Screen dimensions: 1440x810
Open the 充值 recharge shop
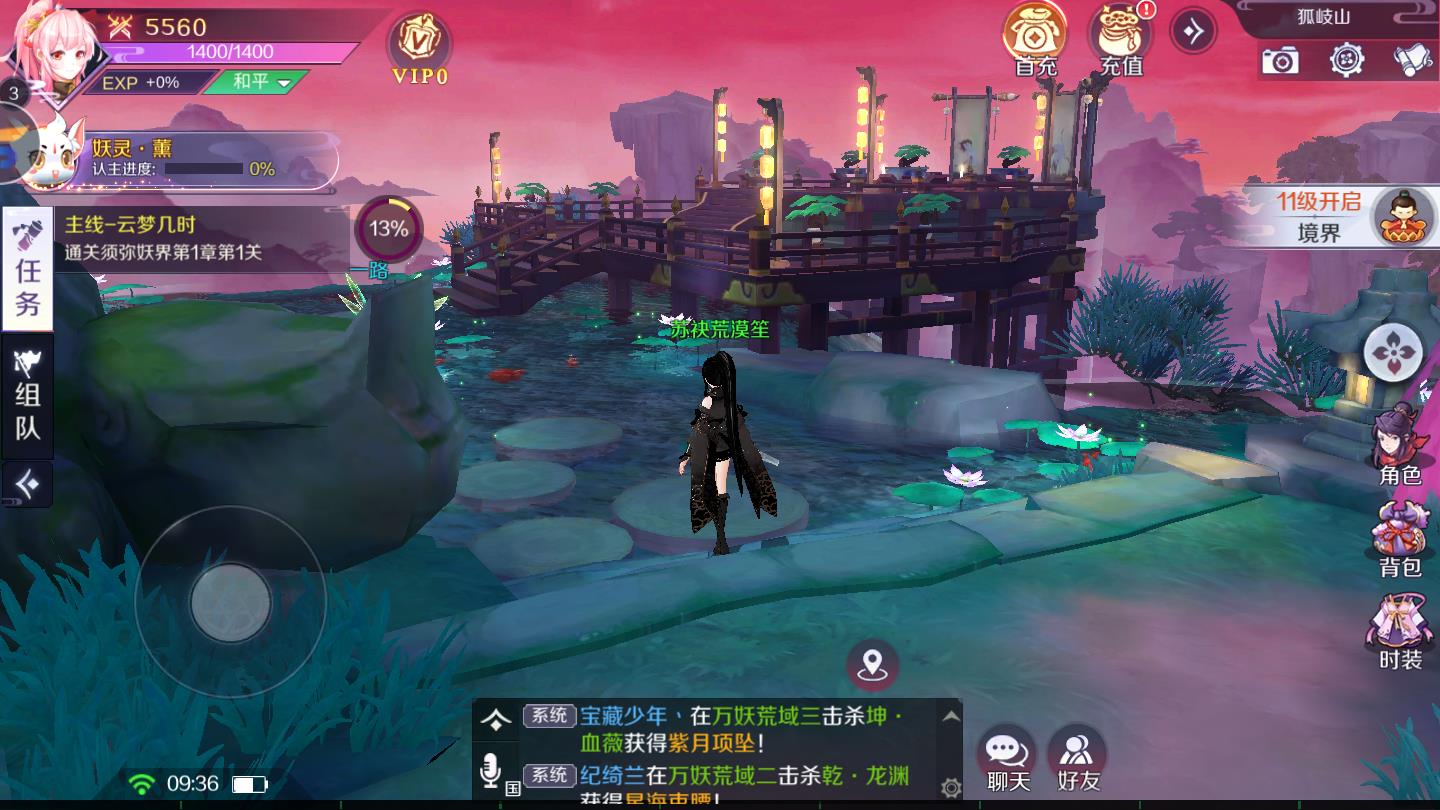click(x=1121, y=40)
